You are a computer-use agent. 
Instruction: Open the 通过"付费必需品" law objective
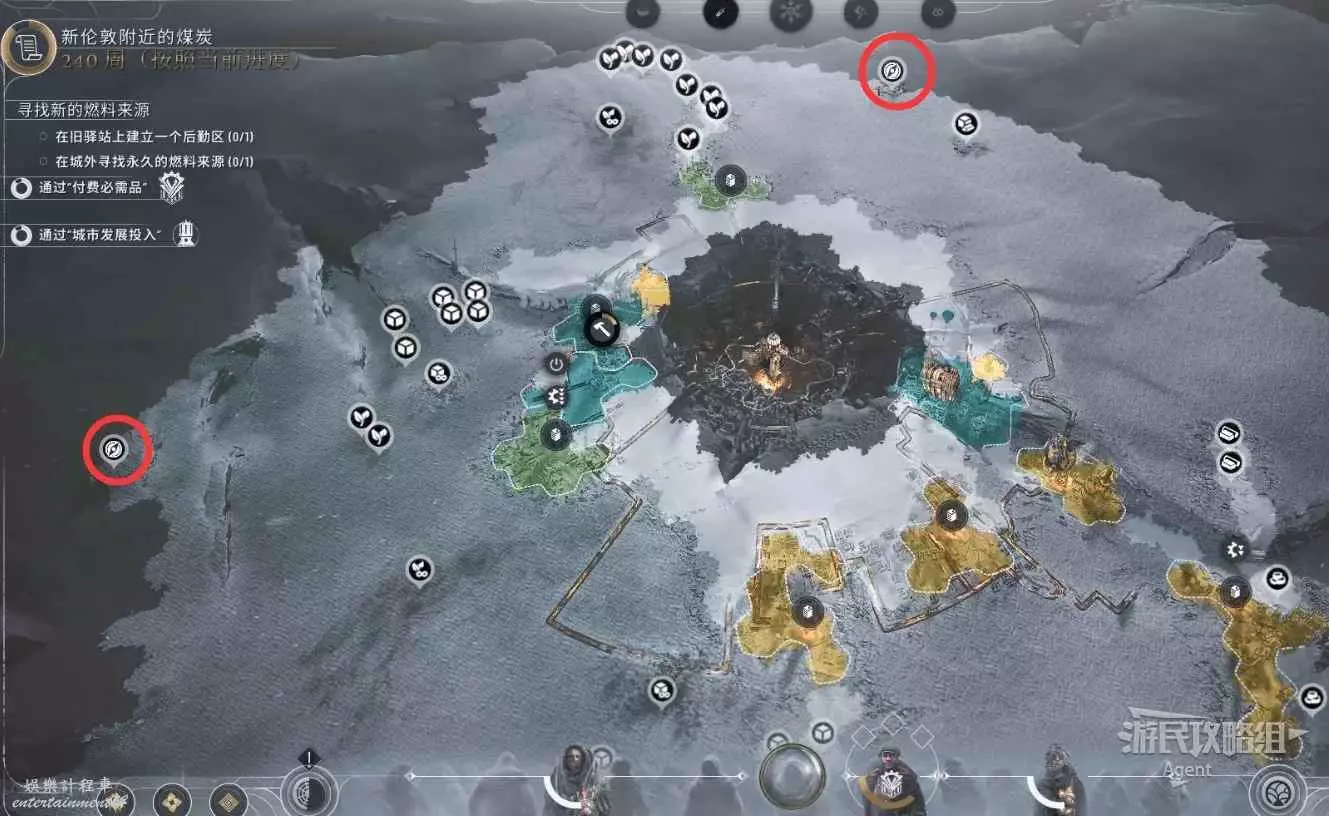[92, 187]
